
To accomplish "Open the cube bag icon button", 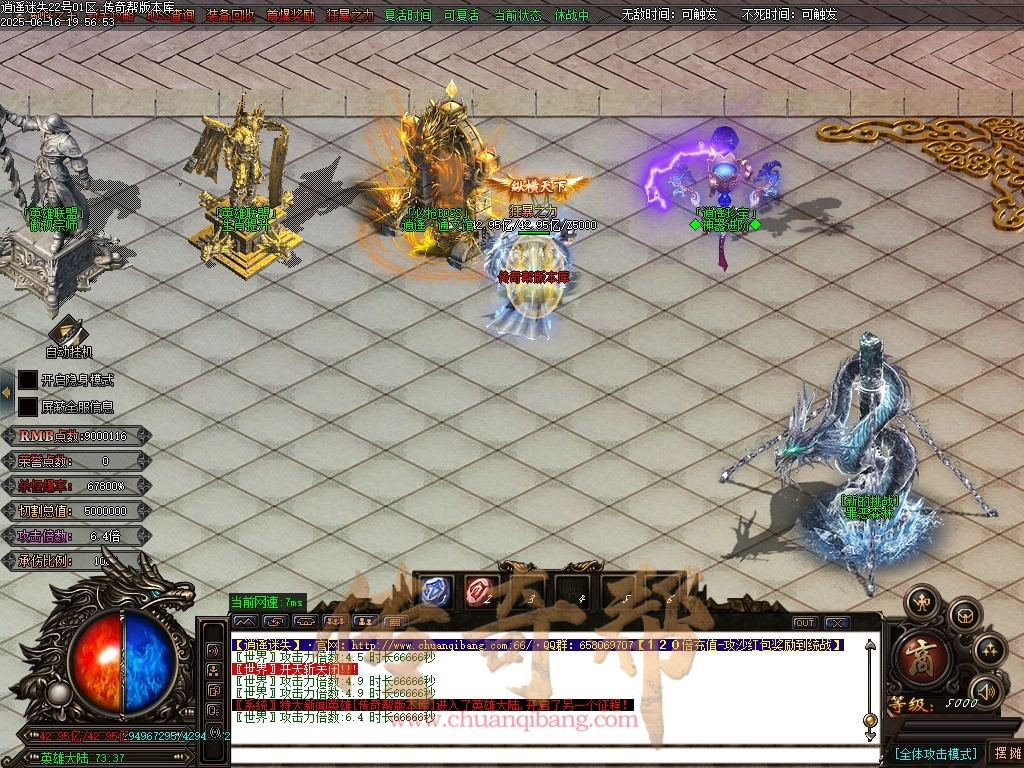I will pyautogui.click(x=965, y=613).
